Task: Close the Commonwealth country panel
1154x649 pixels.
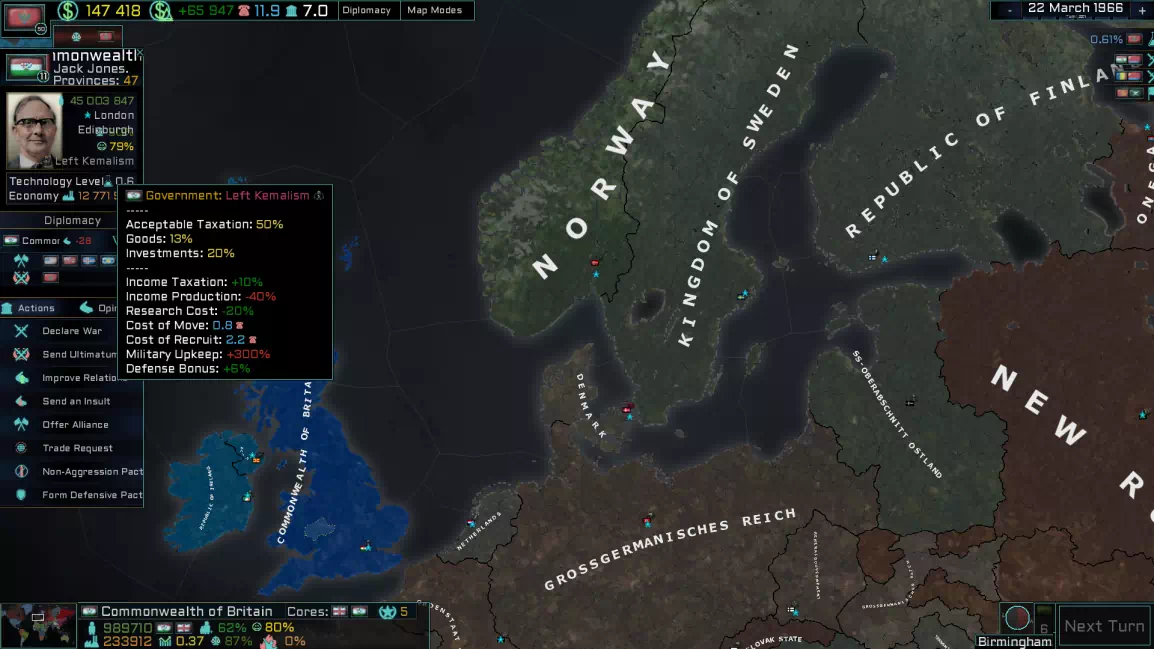Action: tap(139, 54)
